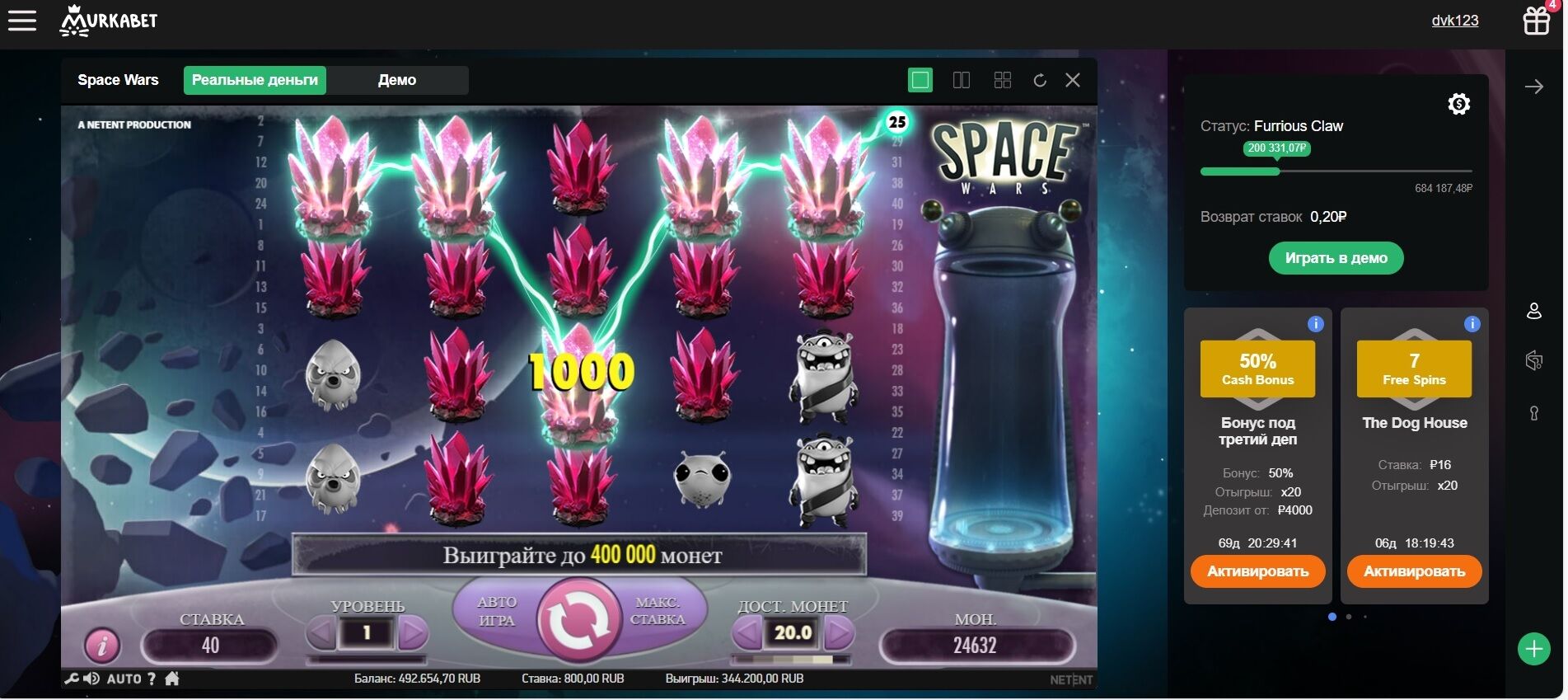This screenshot has height=700, width=1568.
Task: Click the Играть в демо button
Action: 1336,258
